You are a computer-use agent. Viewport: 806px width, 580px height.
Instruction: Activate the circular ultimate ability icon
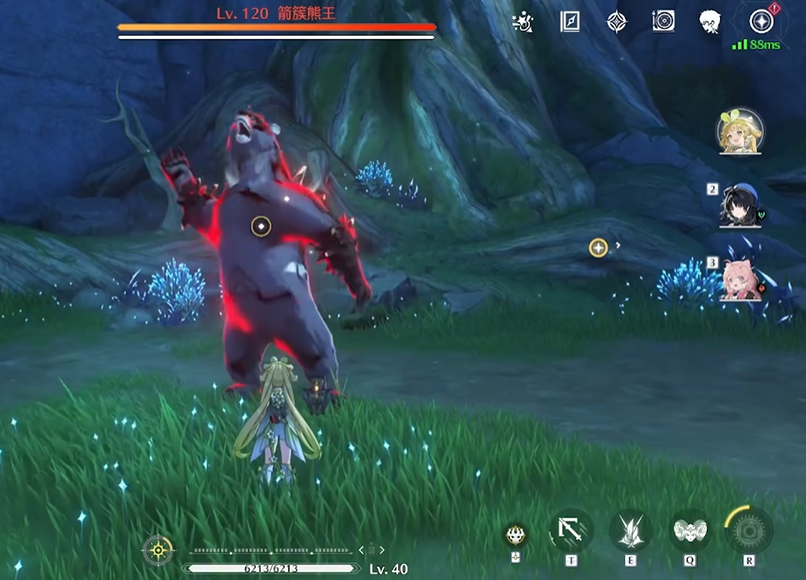(x=749, y=531)
